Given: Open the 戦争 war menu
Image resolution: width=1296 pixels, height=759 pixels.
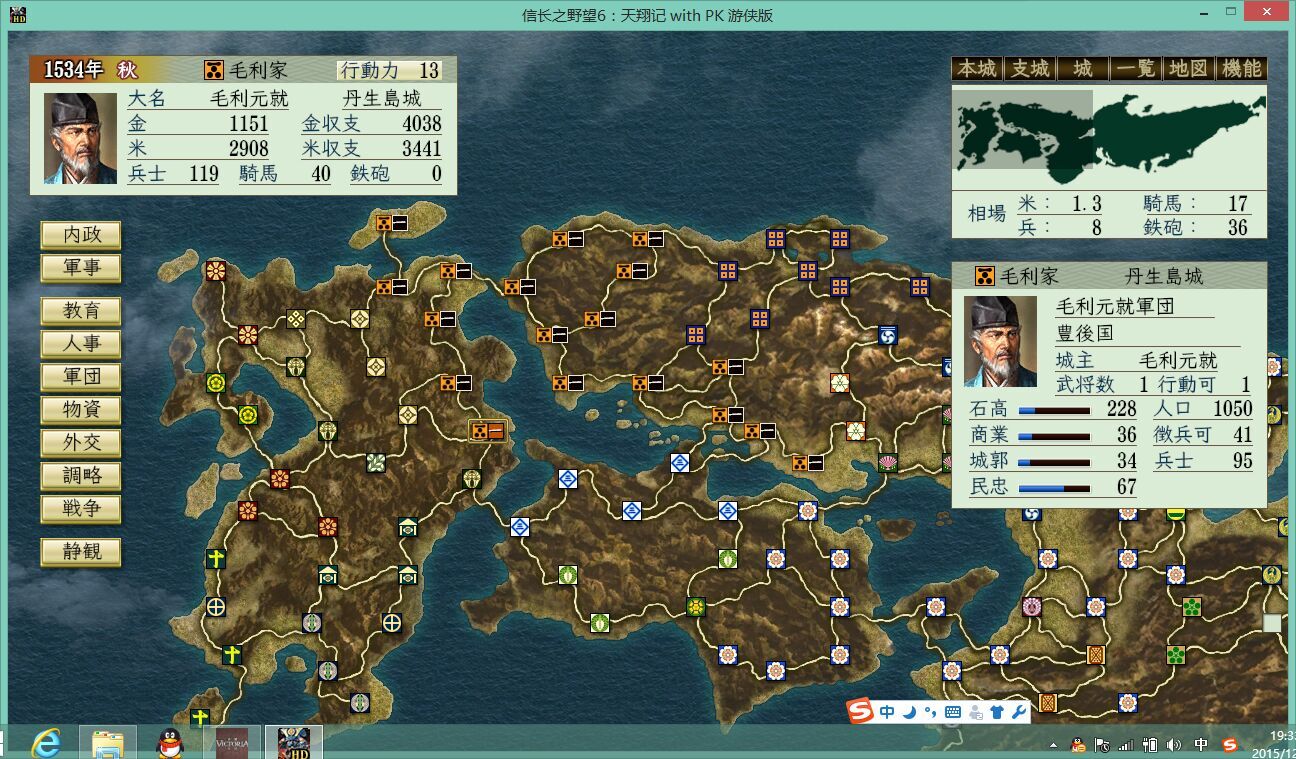Looking at the screenshot, I should [80, 509].
